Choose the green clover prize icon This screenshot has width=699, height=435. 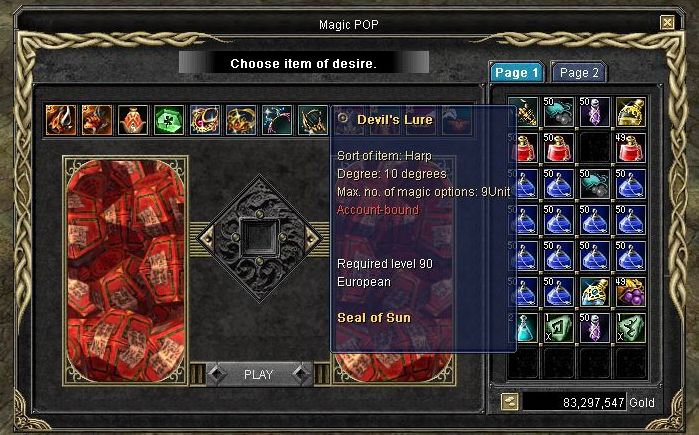click(x=169, y=120)
